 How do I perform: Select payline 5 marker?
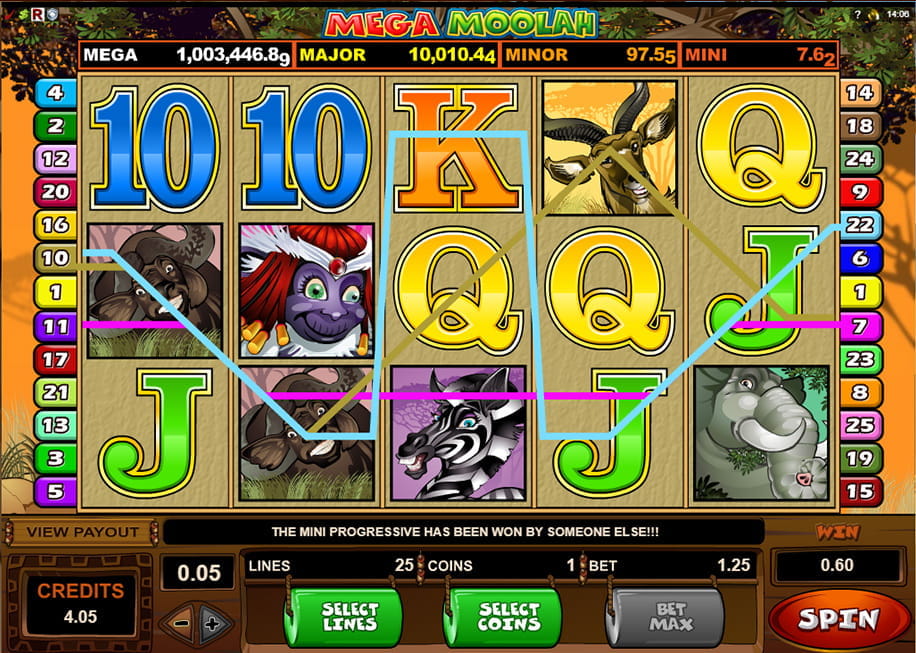54,491
